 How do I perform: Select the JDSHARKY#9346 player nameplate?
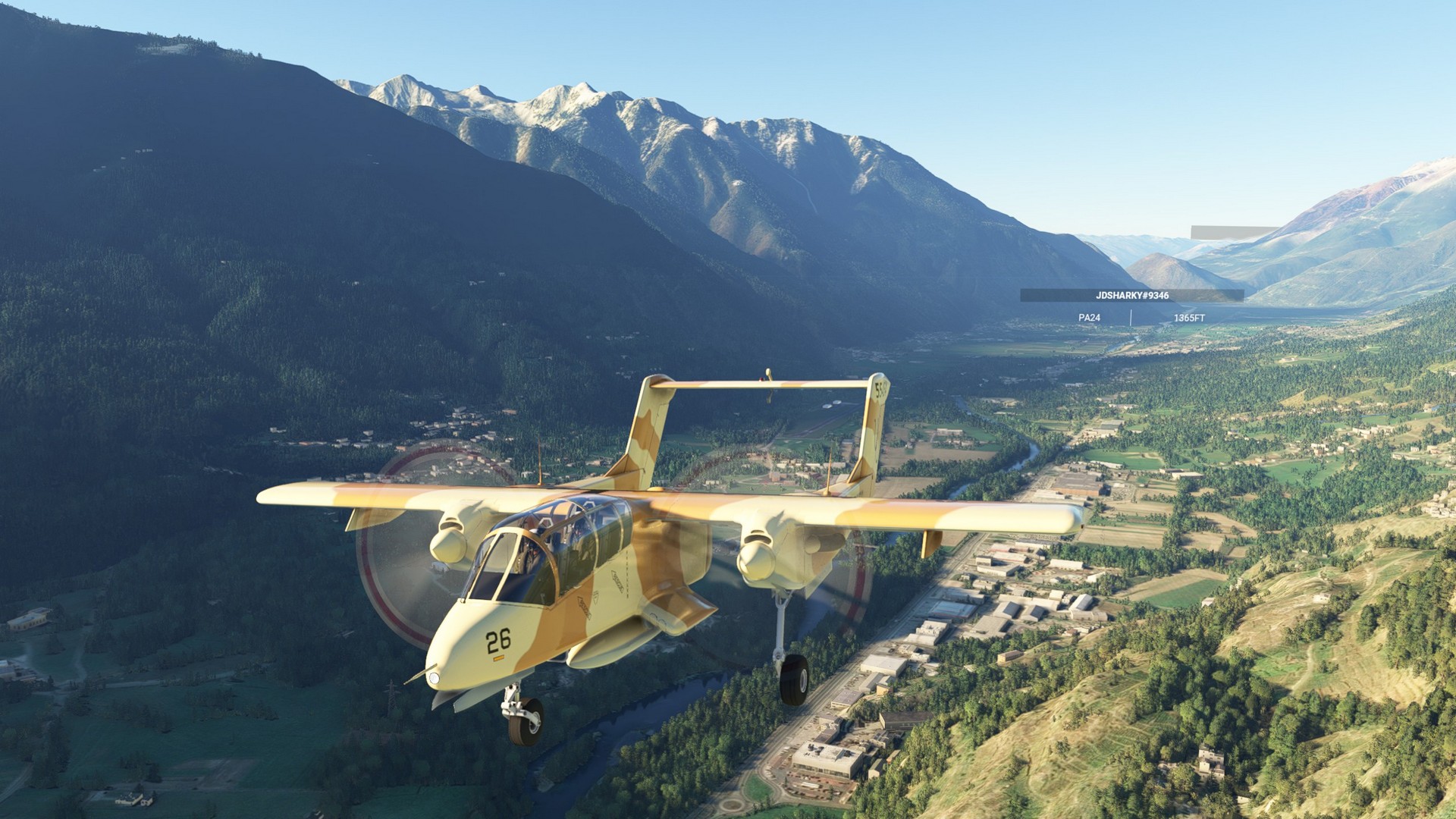[x=1131, y=296]
